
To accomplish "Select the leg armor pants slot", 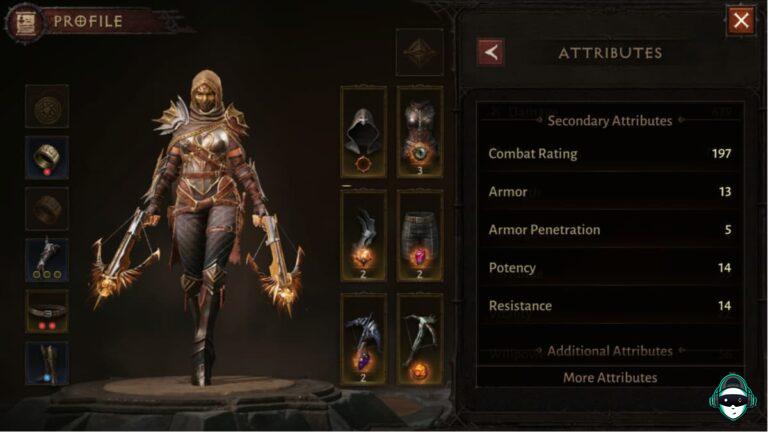I will (420, 235).
